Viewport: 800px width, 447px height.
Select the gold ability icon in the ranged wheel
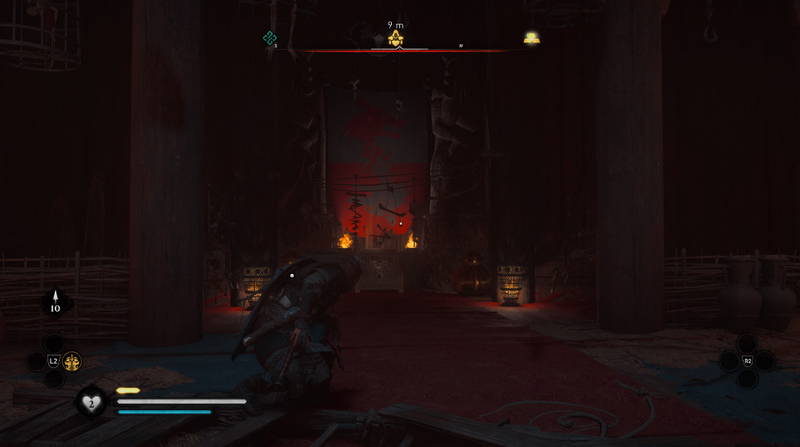pos(72,361)
